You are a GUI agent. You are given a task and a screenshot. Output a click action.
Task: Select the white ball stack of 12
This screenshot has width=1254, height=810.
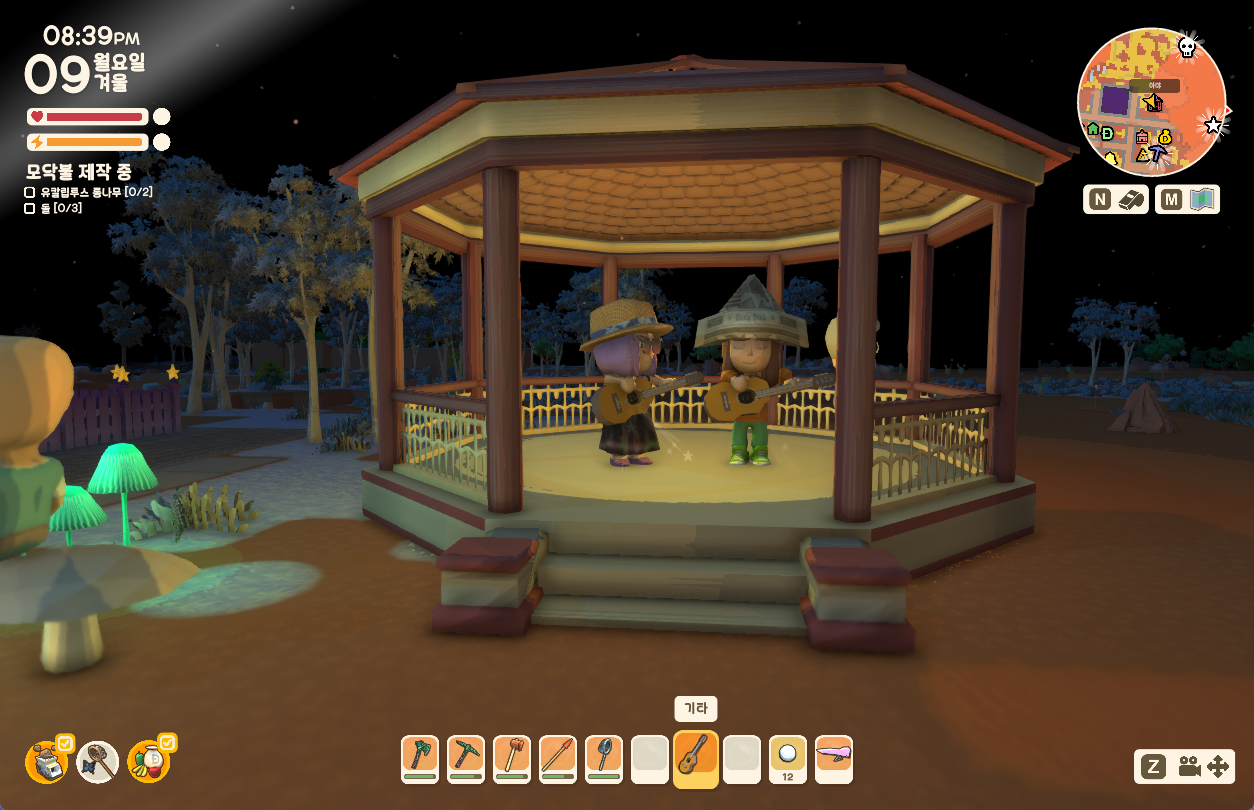pos(788,759)
